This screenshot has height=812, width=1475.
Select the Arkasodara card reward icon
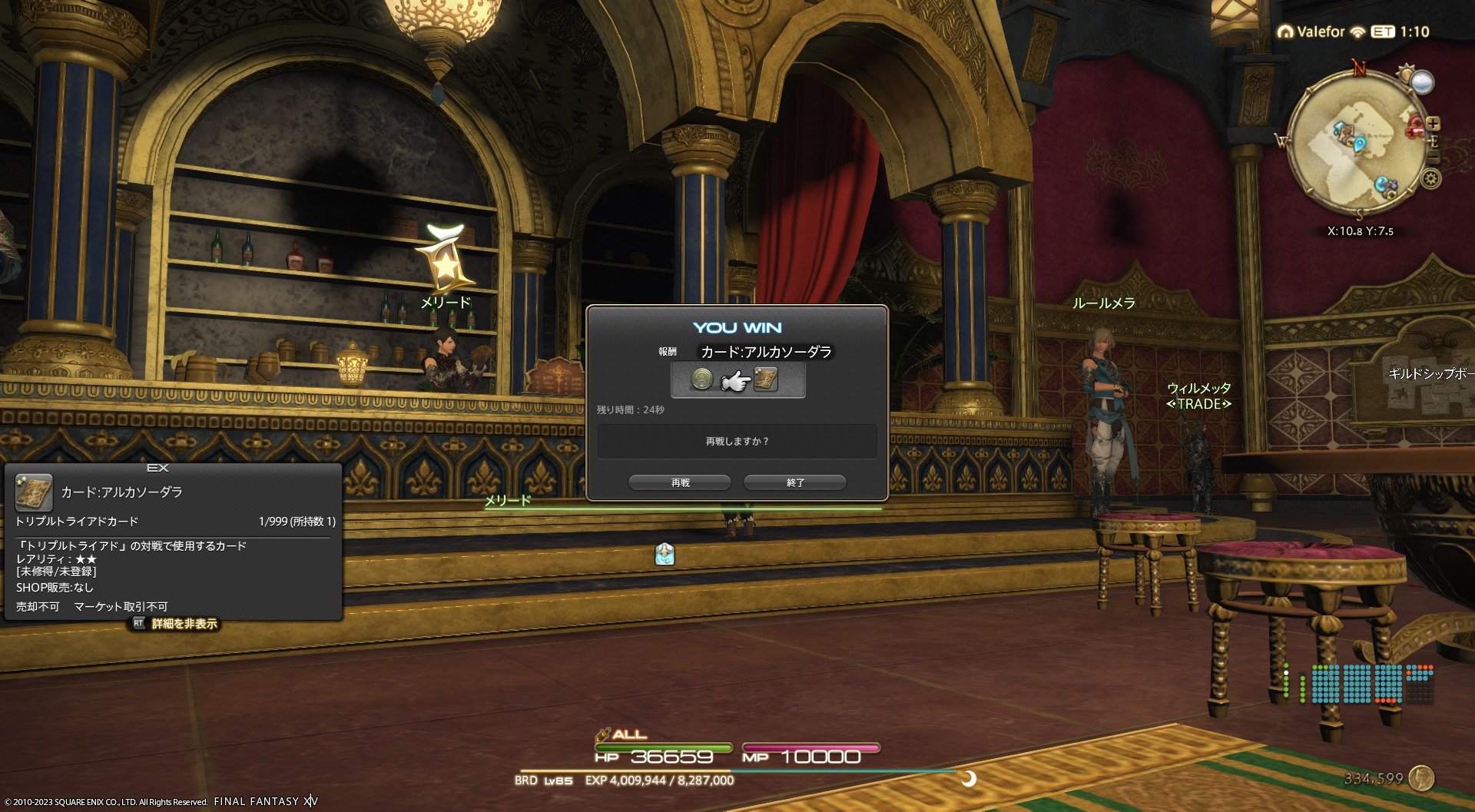766,379
